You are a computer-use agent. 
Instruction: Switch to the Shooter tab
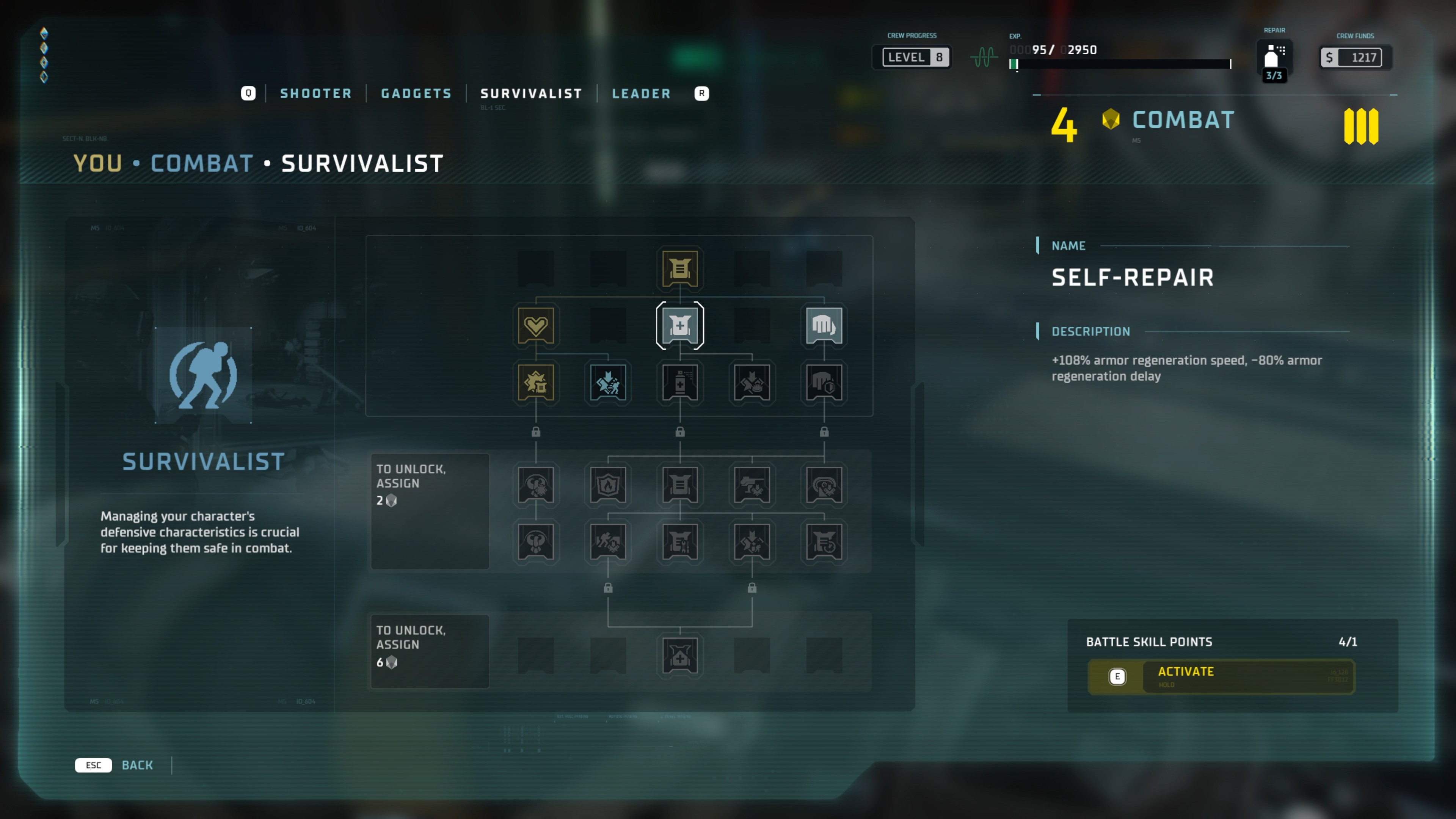(x=315, y=93)
